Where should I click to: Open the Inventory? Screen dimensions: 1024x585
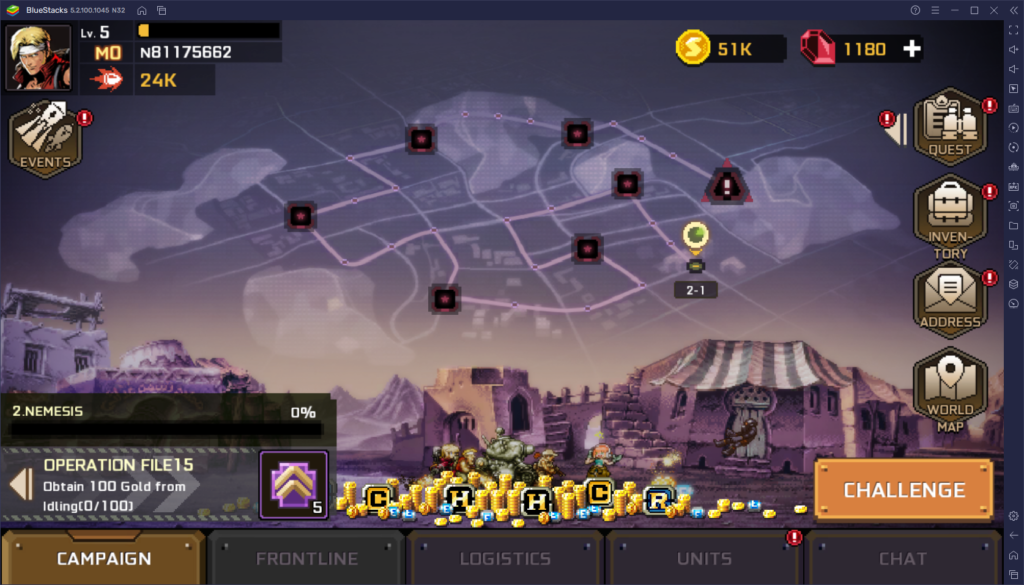coord(949,216)
